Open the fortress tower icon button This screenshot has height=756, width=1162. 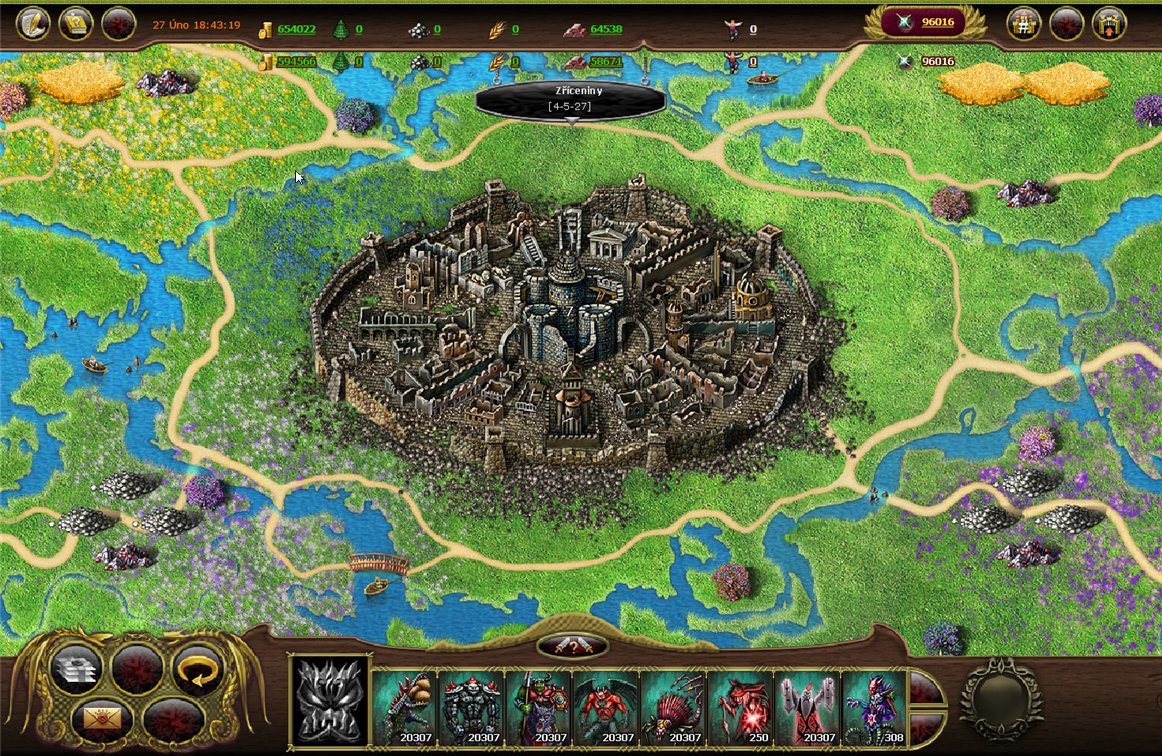(1109, 23)
